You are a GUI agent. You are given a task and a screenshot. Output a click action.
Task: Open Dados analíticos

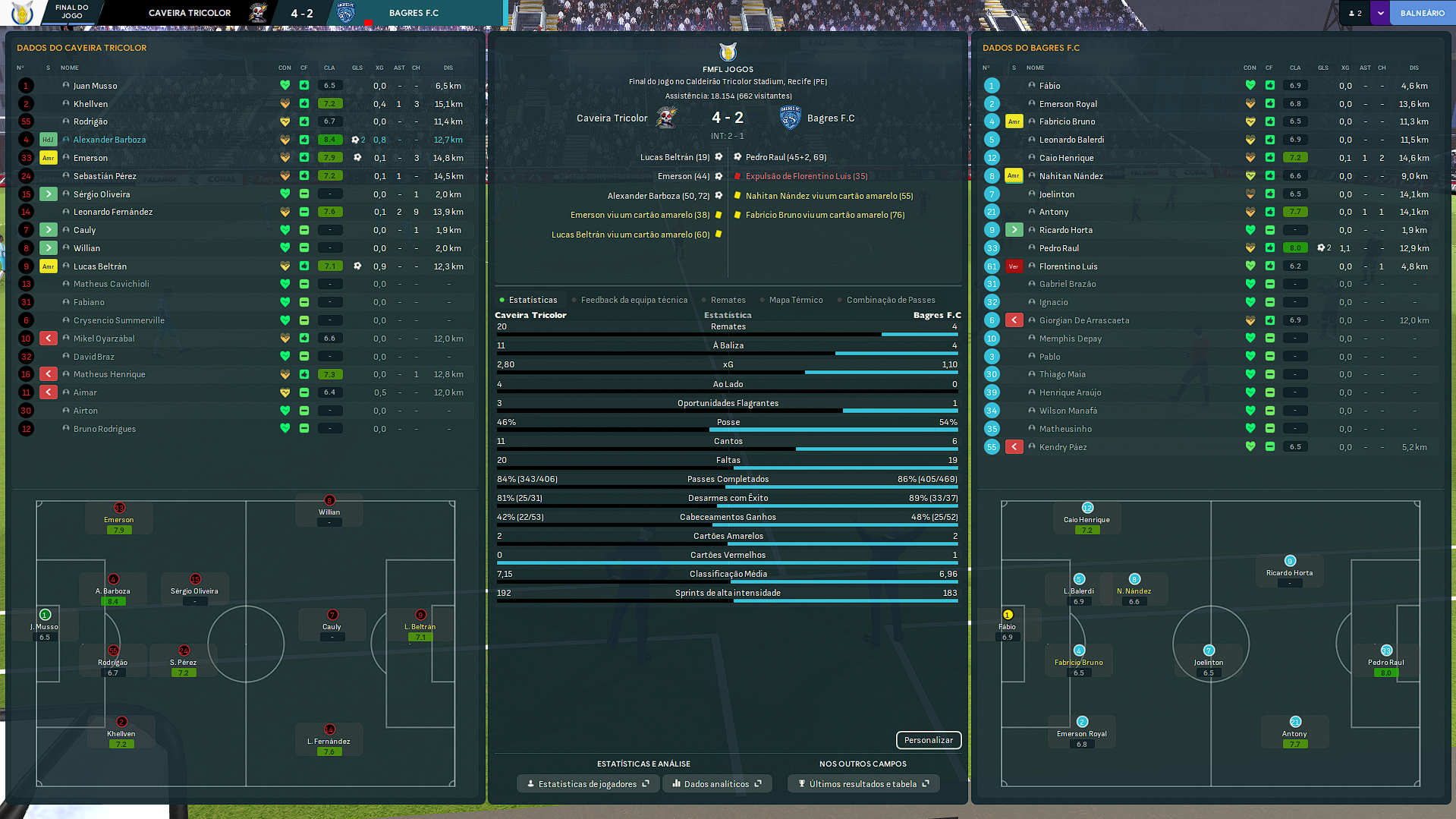[x=716, y=784]
